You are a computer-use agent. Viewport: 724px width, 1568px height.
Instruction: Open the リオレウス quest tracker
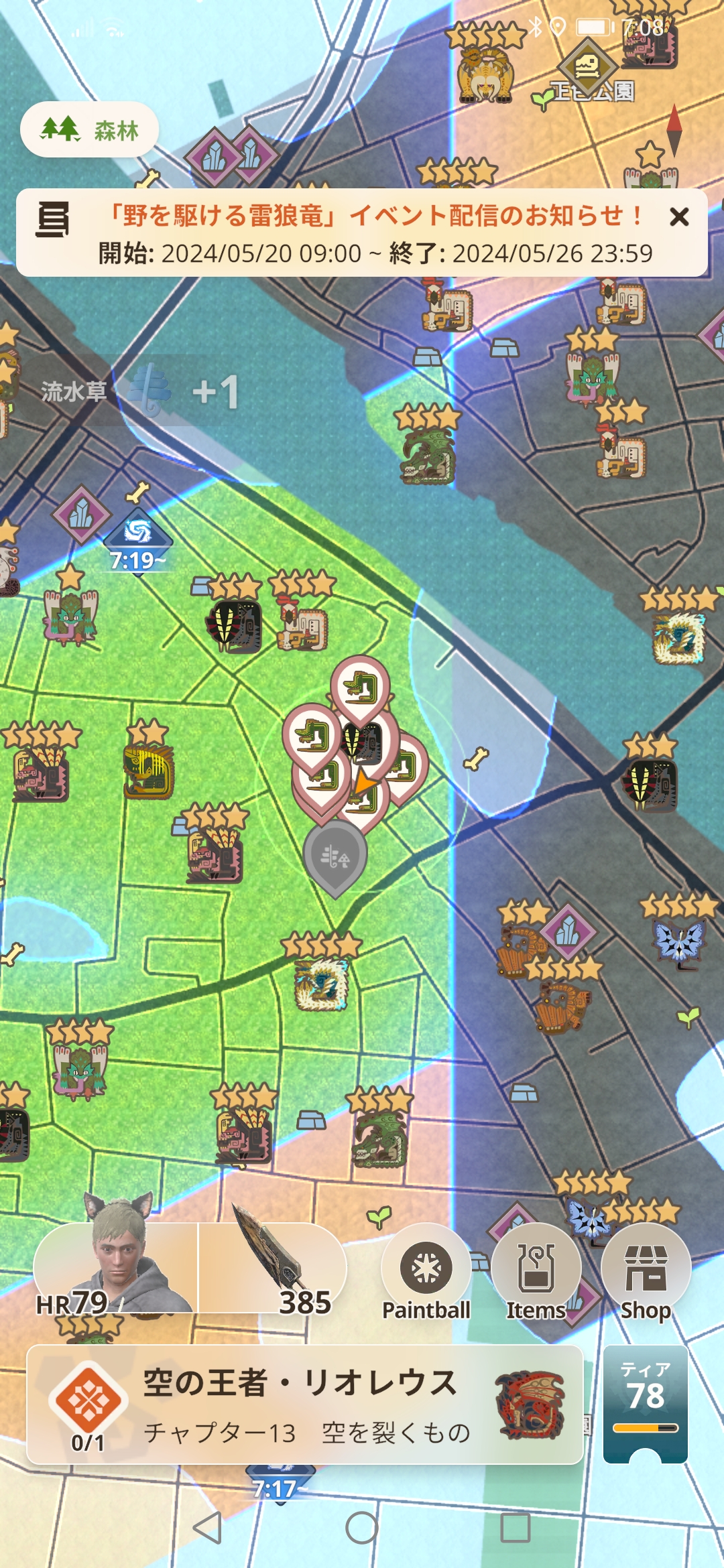coord(305,1404)
